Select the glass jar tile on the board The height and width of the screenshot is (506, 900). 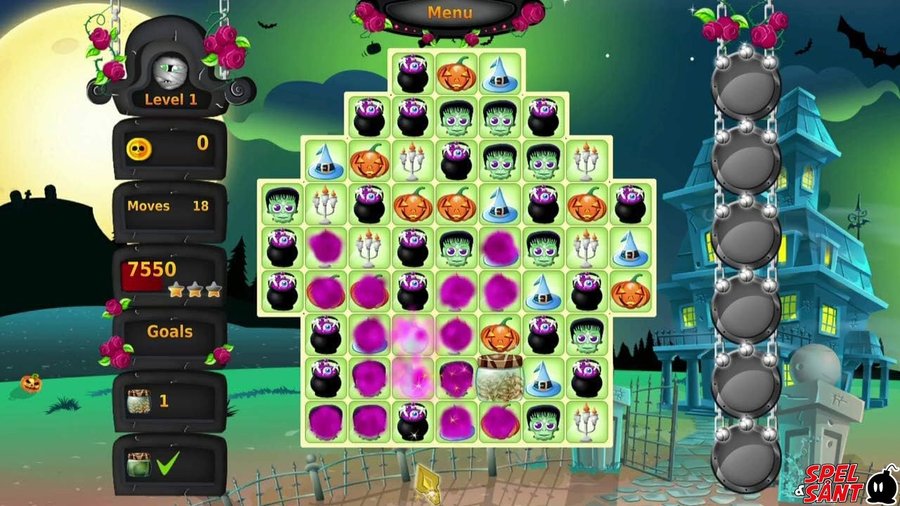point(498,377)
